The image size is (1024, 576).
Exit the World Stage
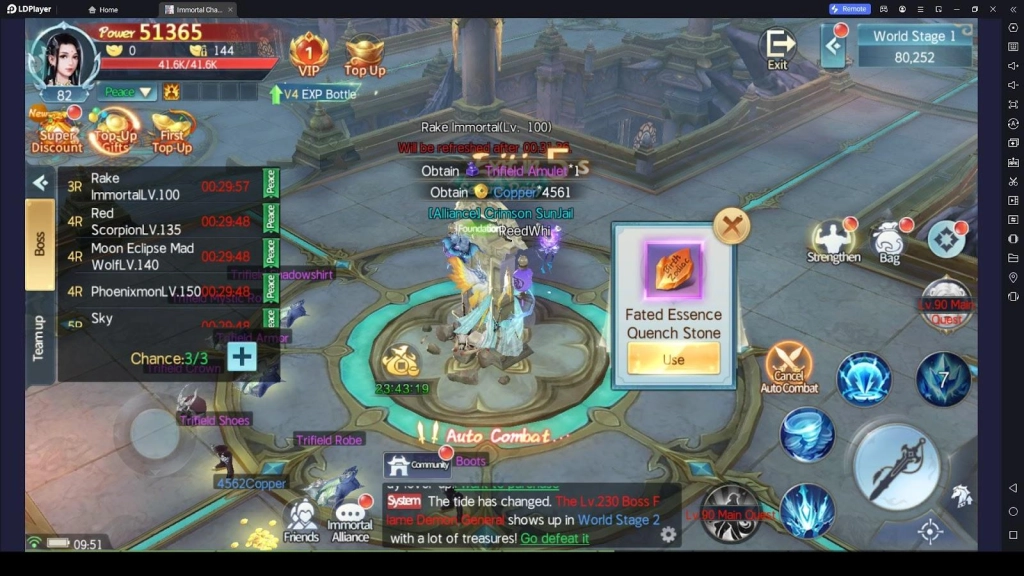pyautogui.click(x=777, y=48)
